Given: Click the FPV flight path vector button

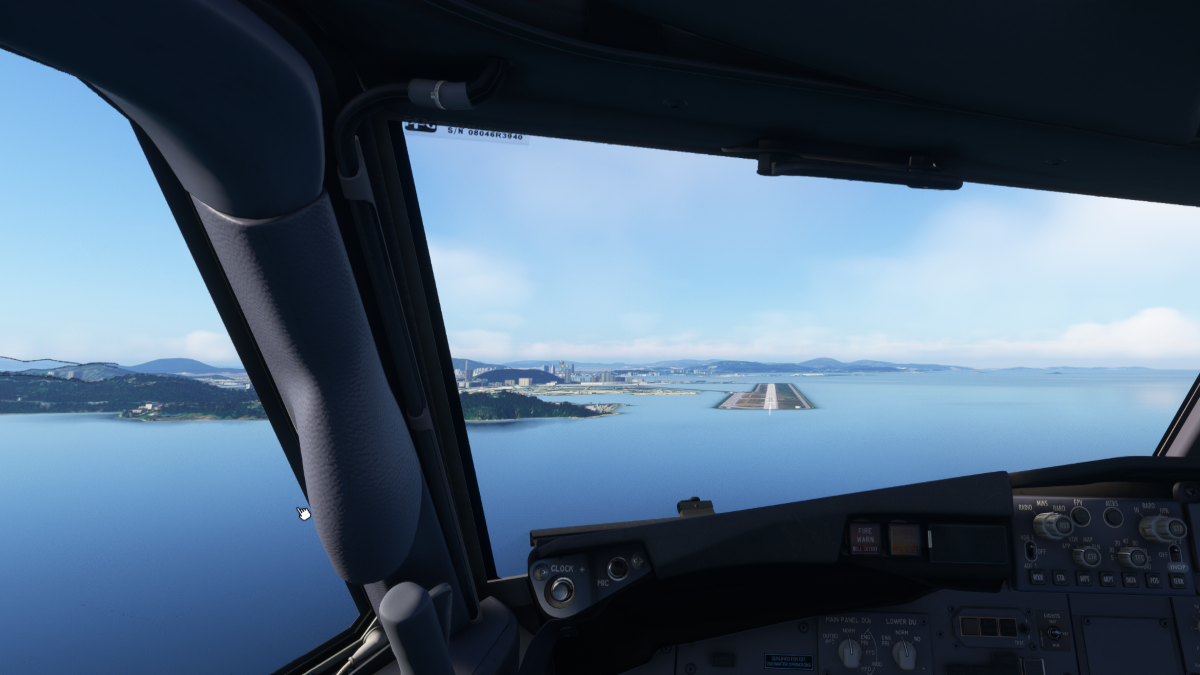Looking at the screenshot, I should coord(1081,516).
